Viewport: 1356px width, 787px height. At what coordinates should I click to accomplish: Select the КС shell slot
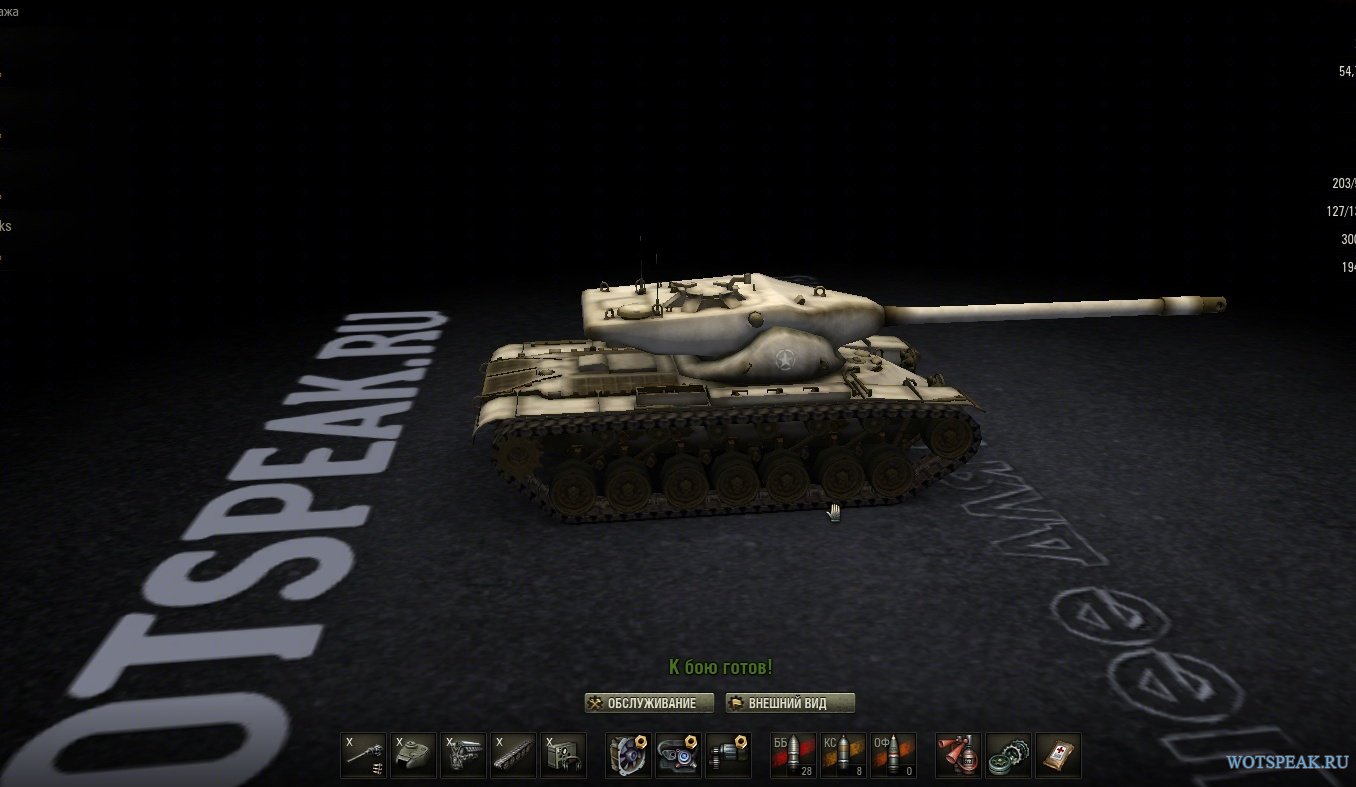tap(844, 756)
